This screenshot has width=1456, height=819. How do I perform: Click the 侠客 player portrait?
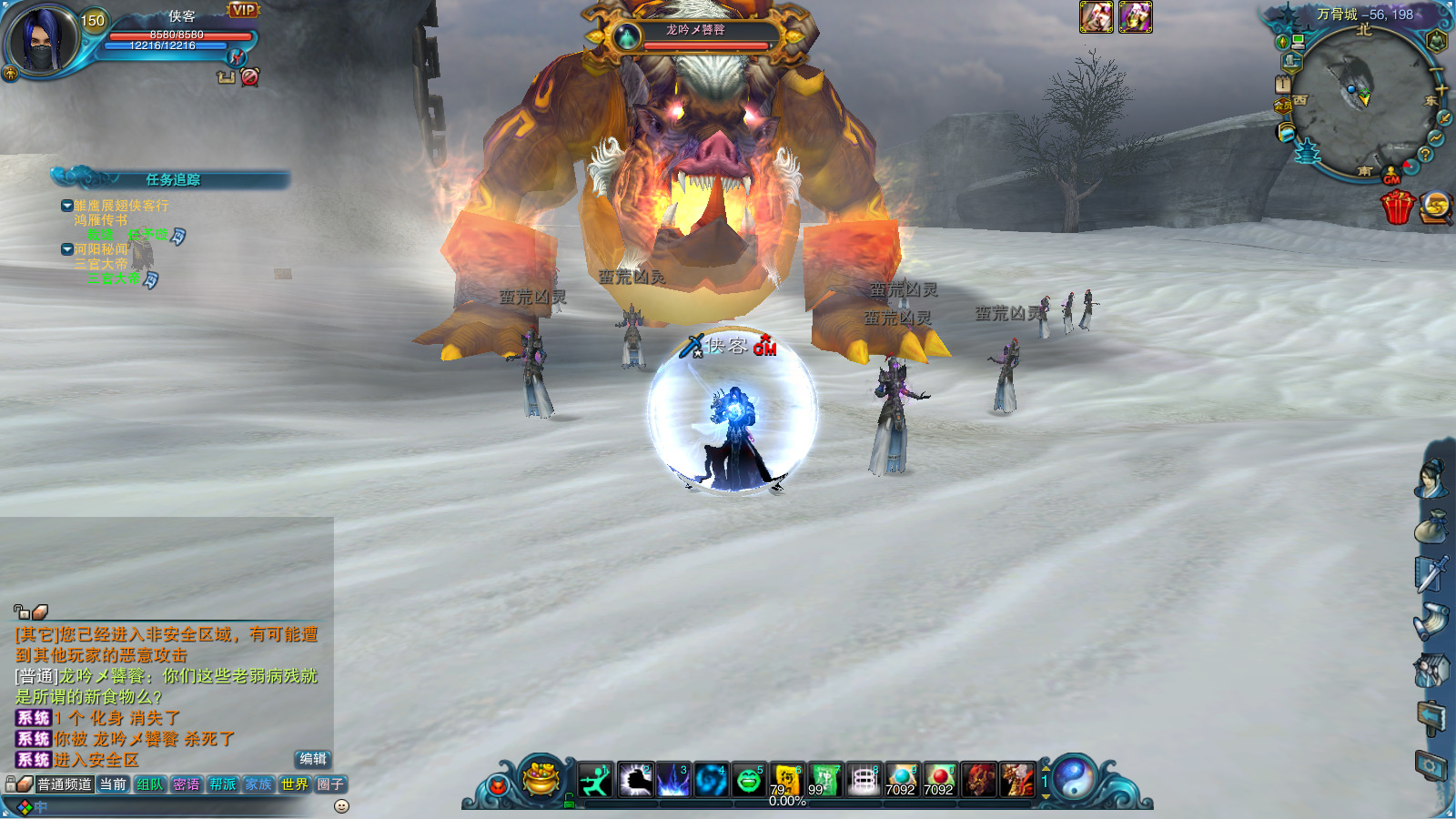click(x=43, y=41)
